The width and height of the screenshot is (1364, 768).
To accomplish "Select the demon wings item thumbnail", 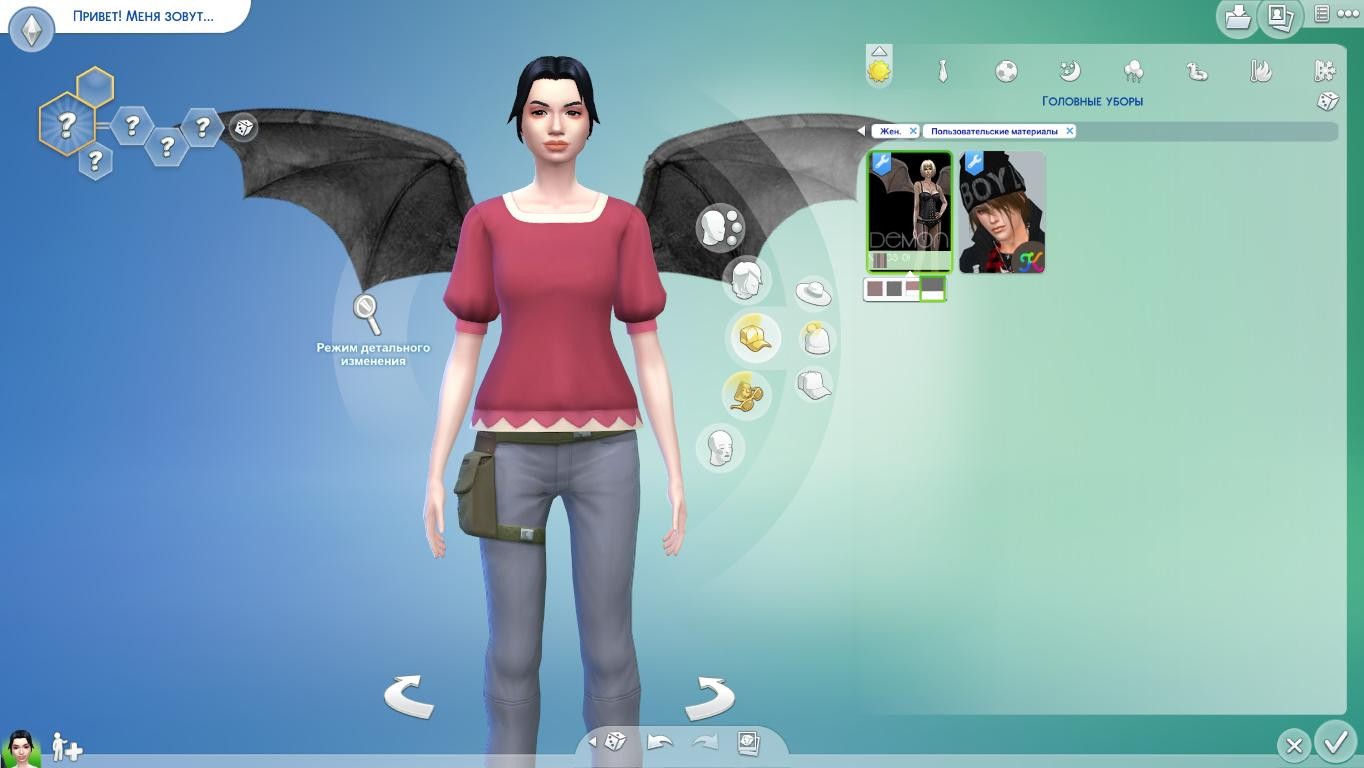I will 909,211.
